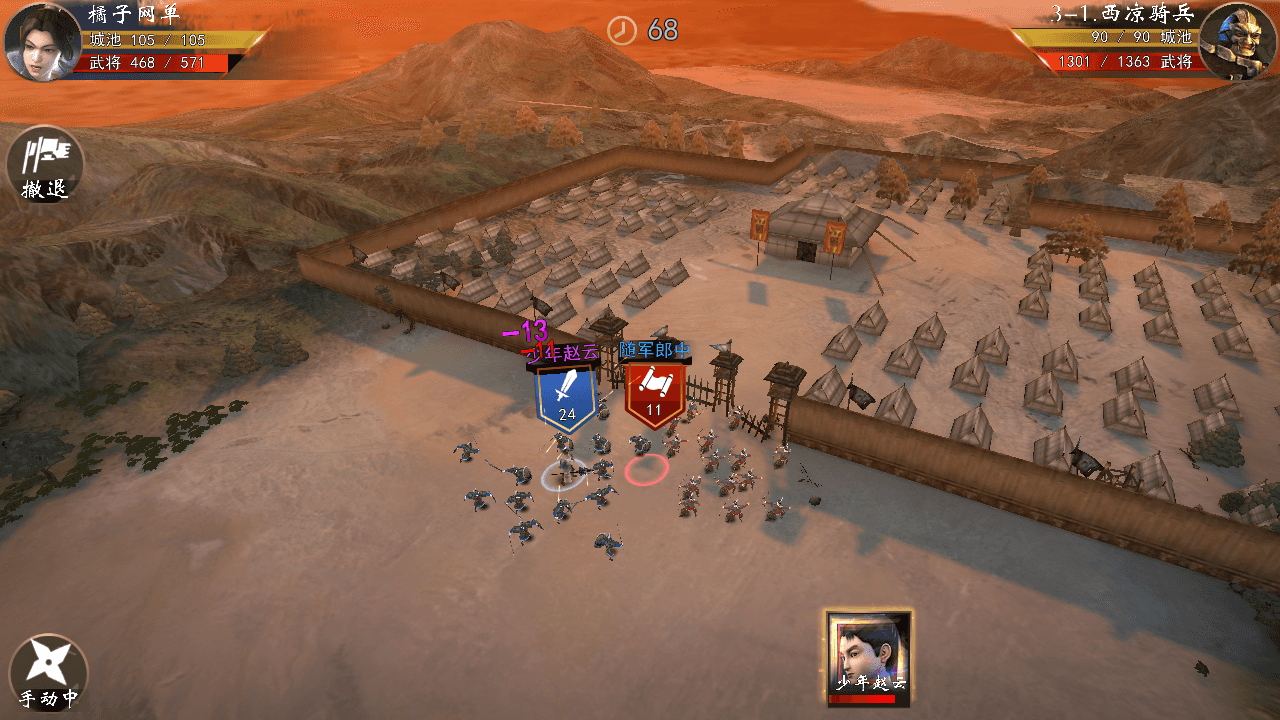
Task: Target the red 随军郎中 scroll shield marker
Action: tap(654, 393)
